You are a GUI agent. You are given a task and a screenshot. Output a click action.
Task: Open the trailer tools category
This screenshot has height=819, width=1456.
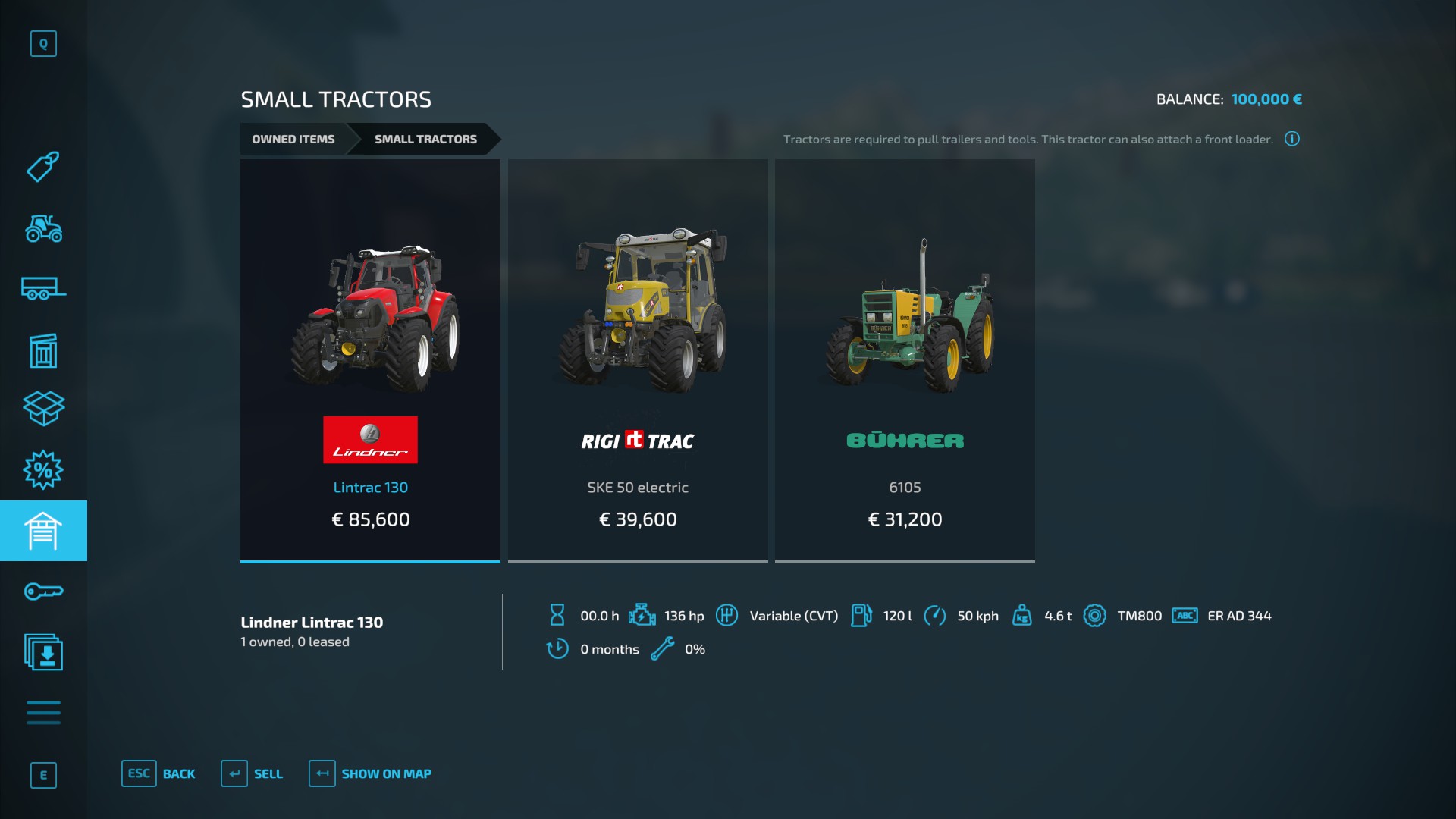[43, 289]
